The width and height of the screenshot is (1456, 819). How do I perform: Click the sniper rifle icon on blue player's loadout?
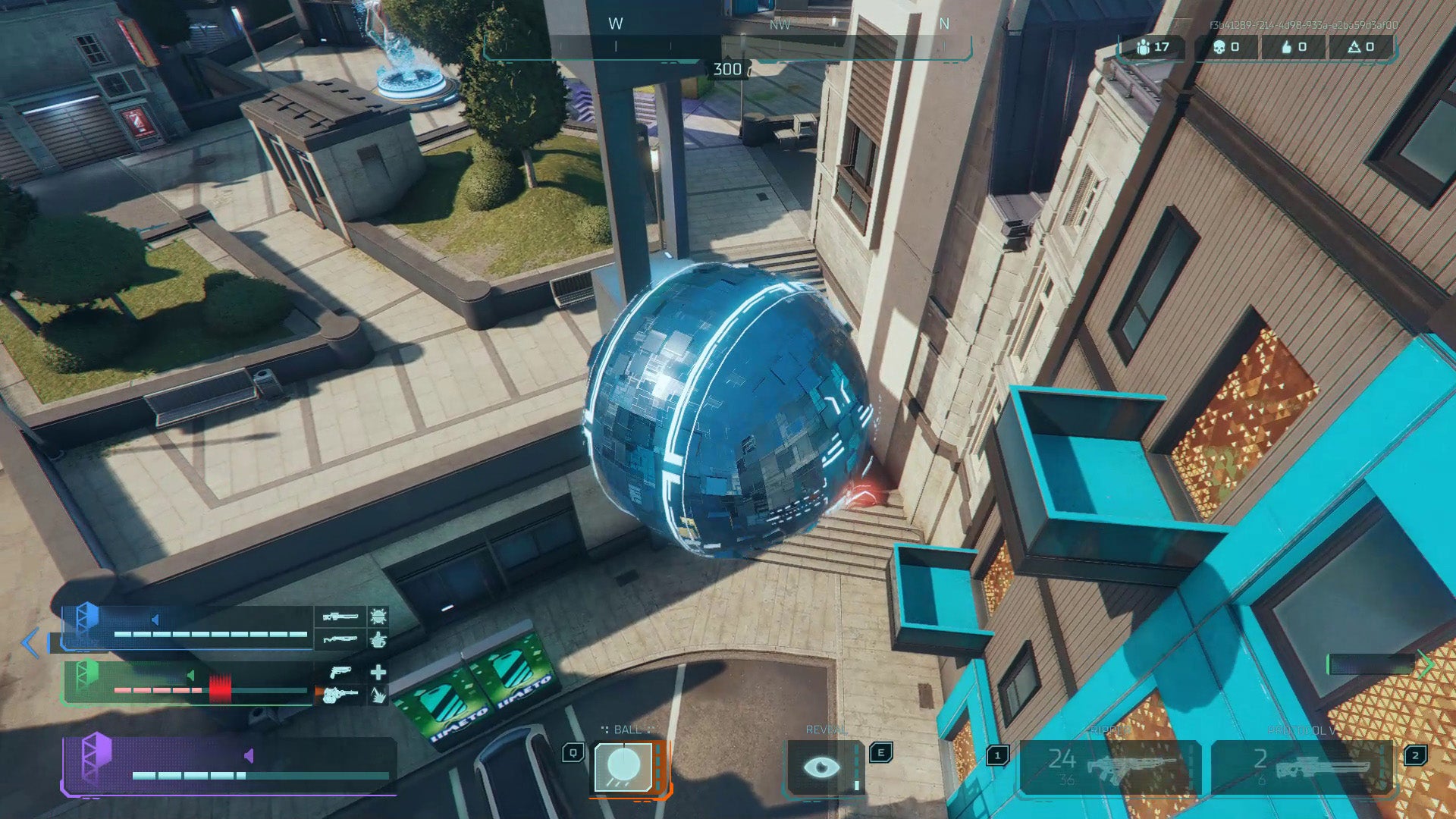340,618
